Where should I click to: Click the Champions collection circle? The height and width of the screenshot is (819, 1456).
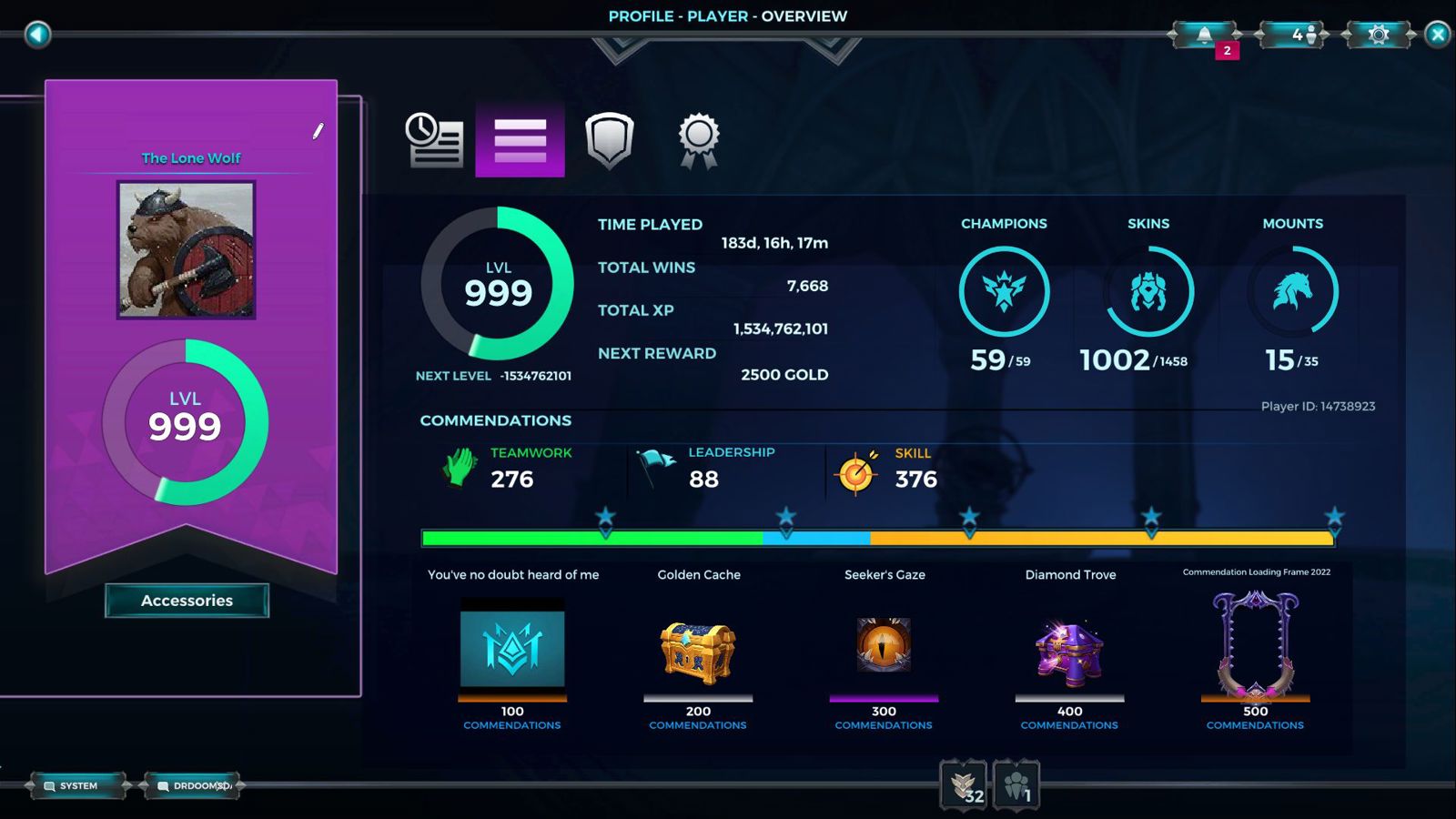point(1004,292)
